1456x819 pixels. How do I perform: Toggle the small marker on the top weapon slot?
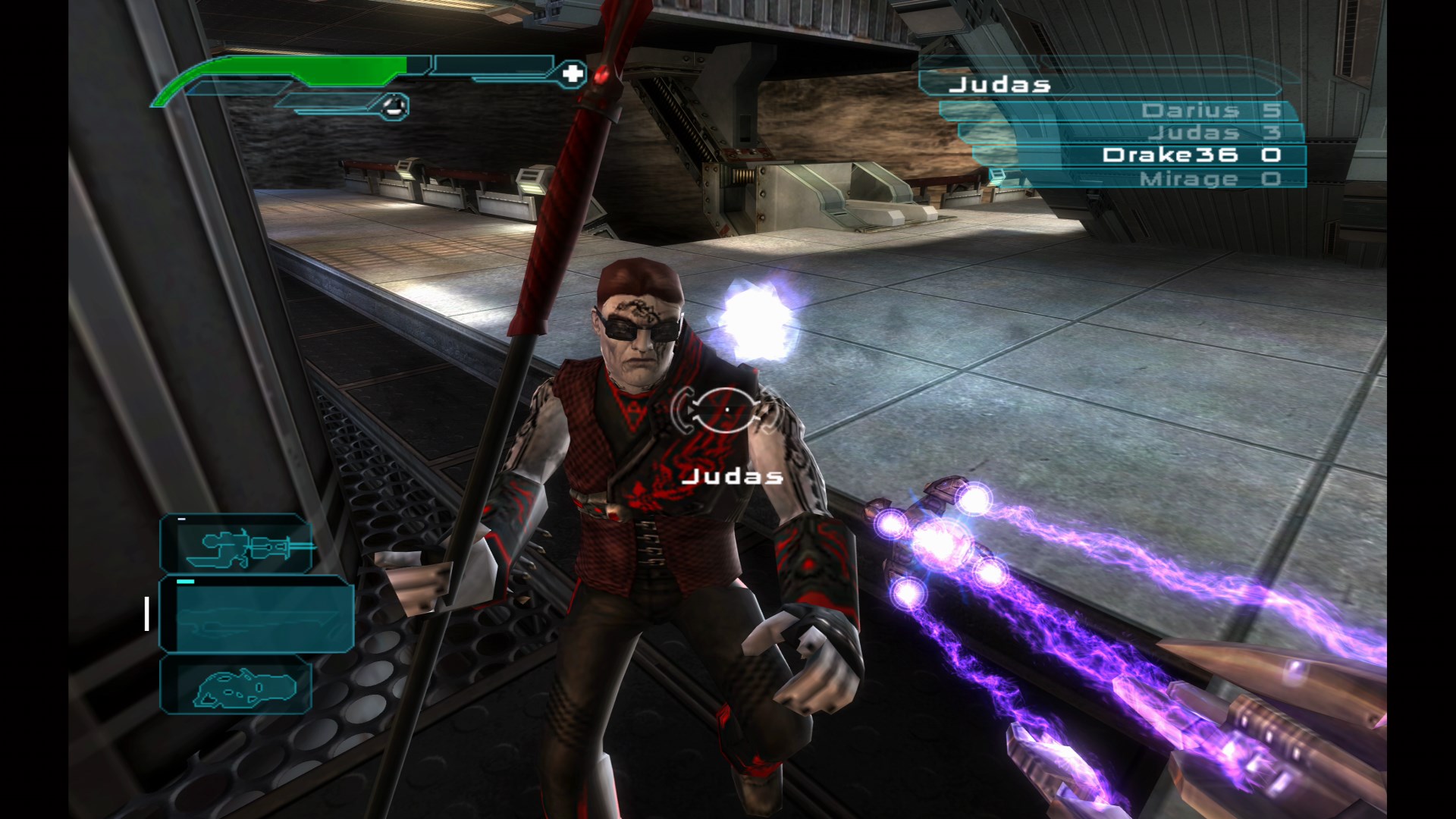point(180,519)
